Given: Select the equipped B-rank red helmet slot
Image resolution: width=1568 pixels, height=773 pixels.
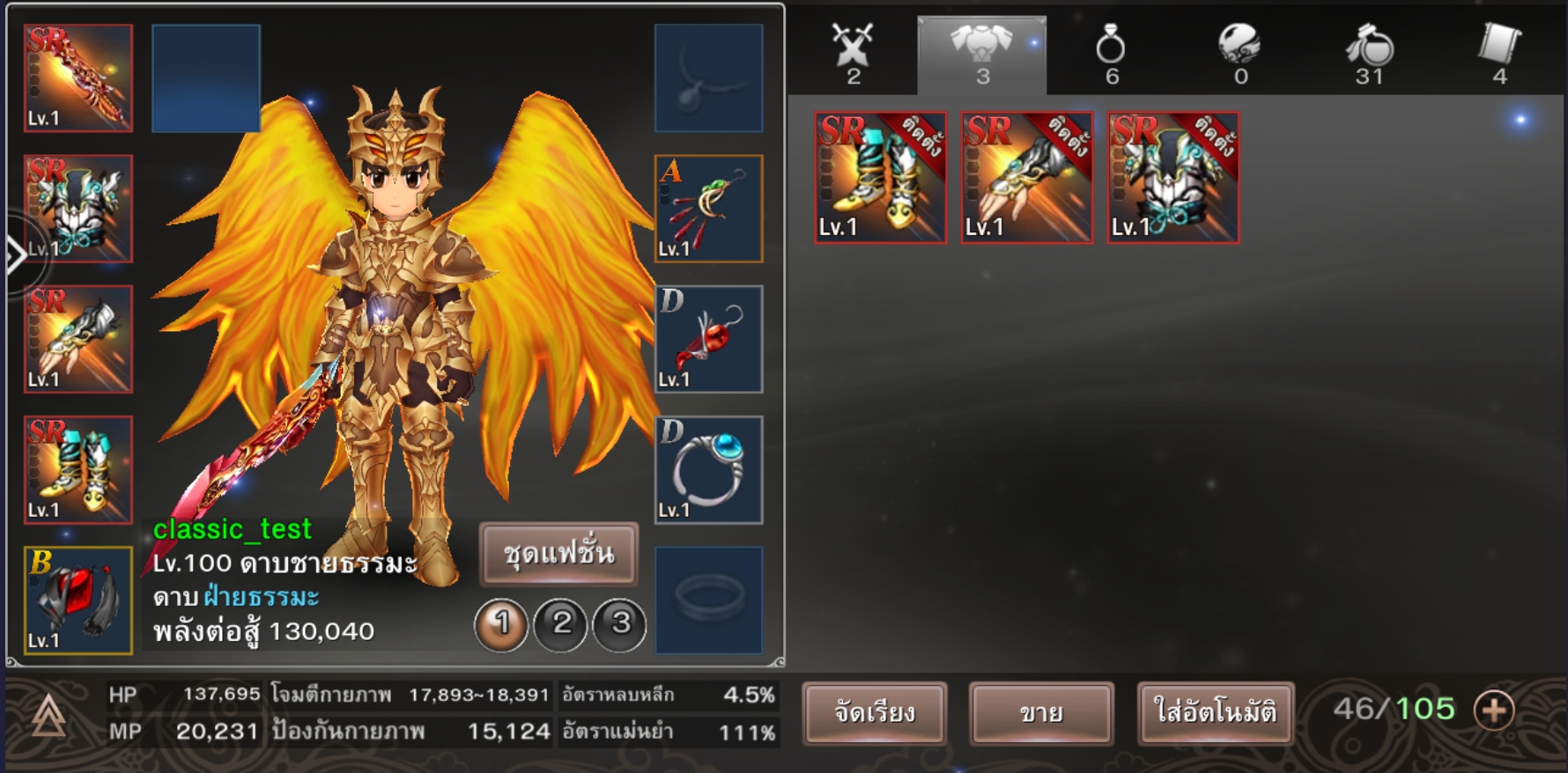Looking at the screenshot, I should tap(78, 600).
